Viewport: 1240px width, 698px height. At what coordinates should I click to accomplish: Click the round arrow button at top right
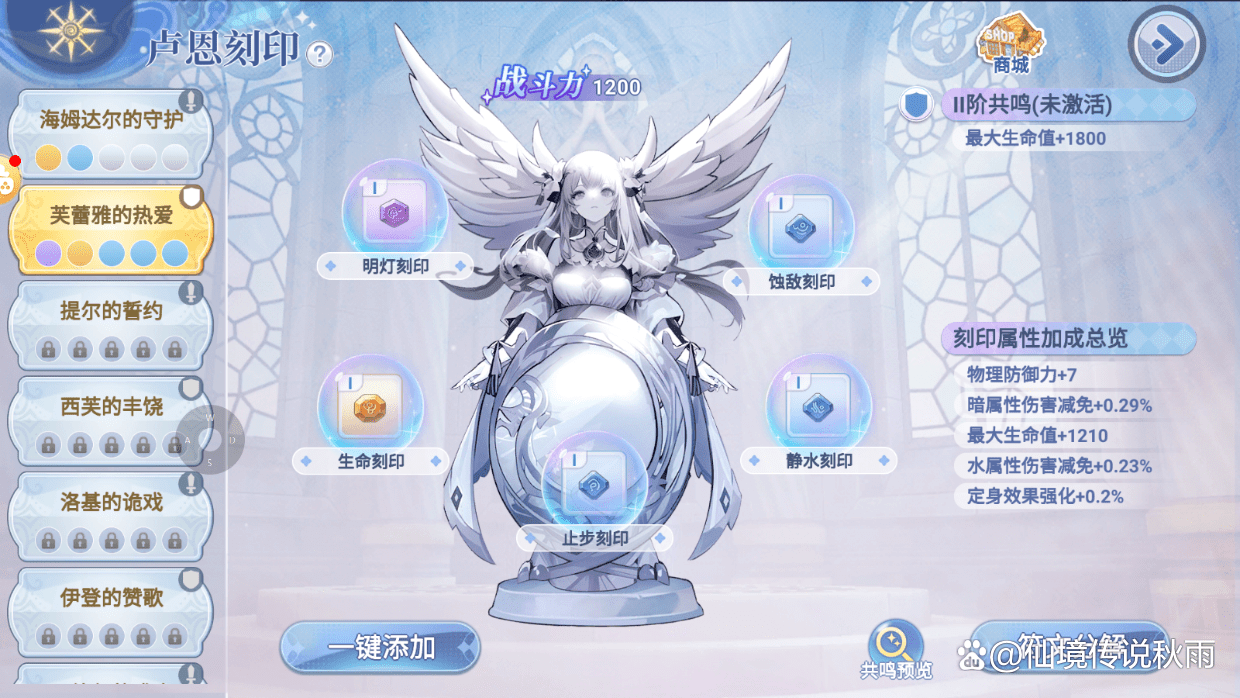(x=1164, y=43)
